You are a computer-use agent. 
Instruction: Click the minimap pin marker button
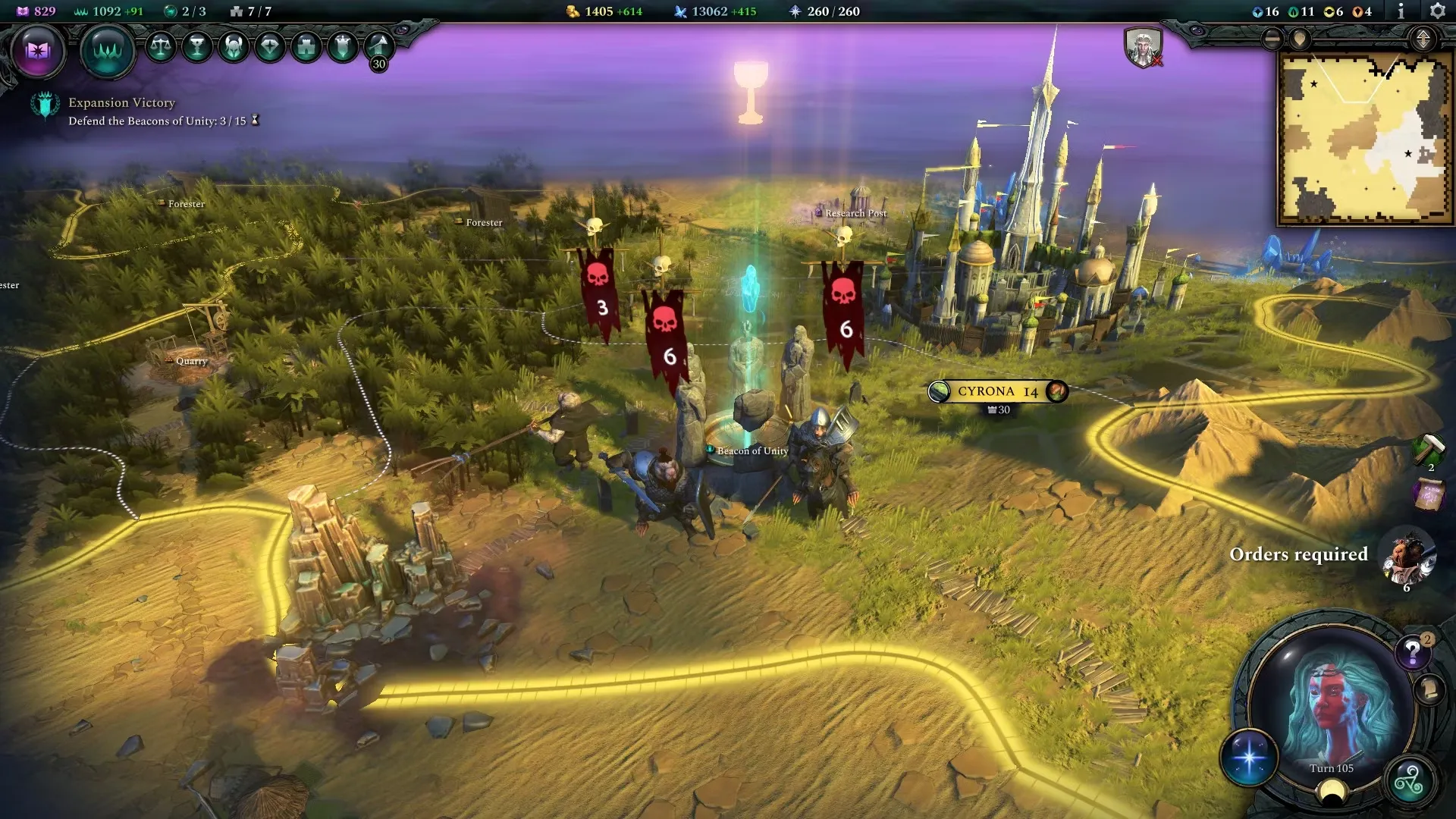point(1300,39)
